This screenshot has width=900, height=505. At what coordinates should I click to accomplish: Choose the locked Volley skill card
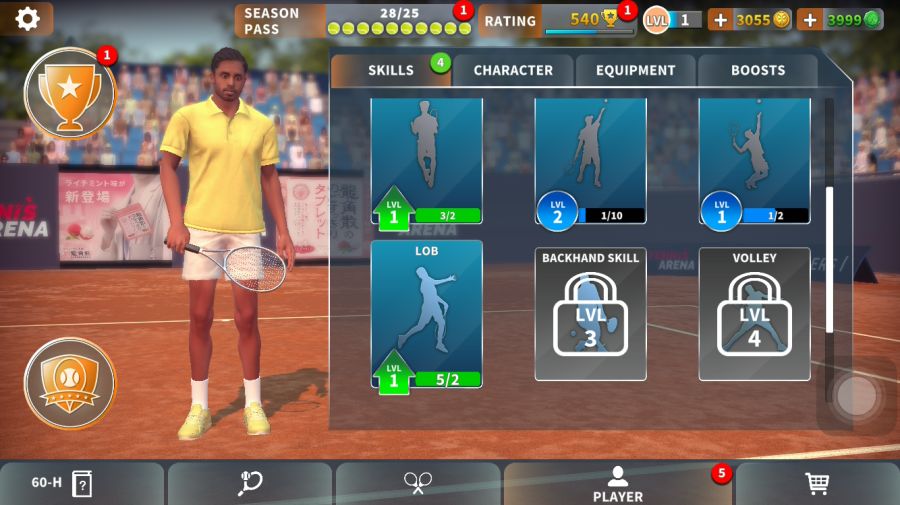(x=754, y=314)
